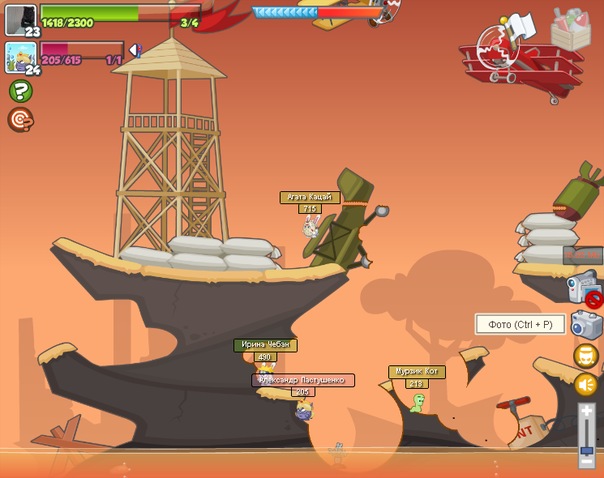
Task: Click the minus at the zoom slider bottom
Action: click(587, 461)
